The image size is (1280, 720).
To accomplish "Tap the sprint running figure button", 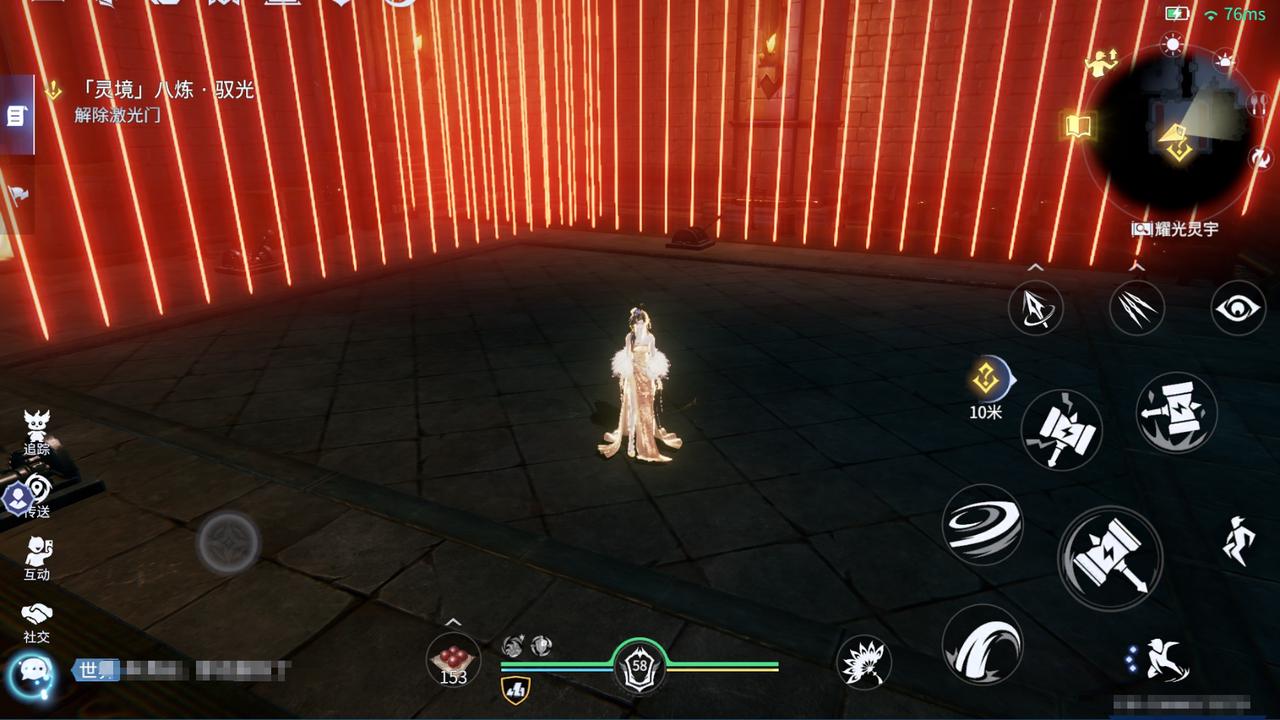I will [x=1238, y=541].
